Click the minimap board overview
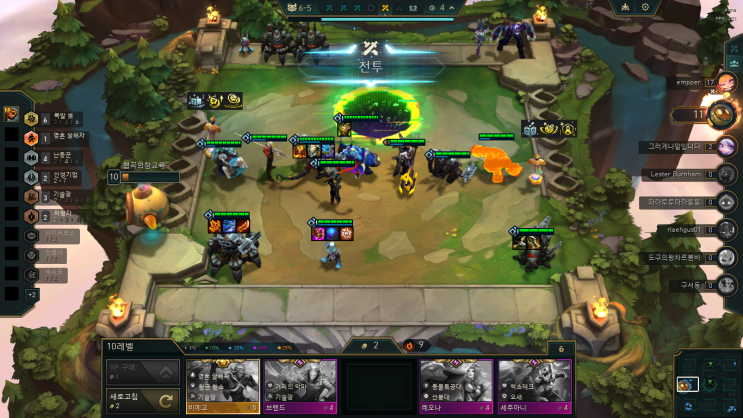The width and height of the screenshot is (743, 418). tap(707, 383)
